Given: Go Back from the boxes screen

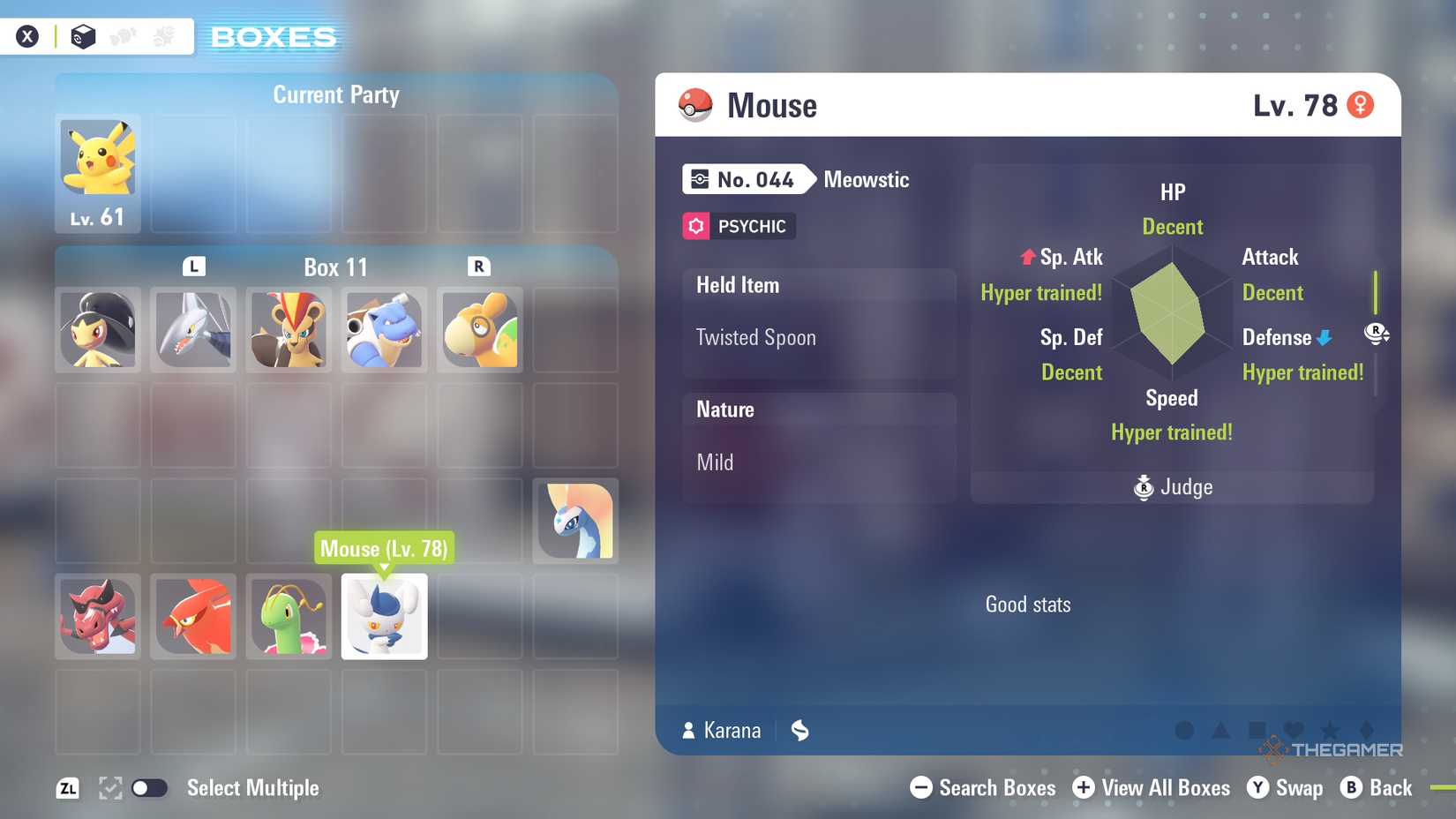Looking at the screenshot, I should [x=1377, y=788].
